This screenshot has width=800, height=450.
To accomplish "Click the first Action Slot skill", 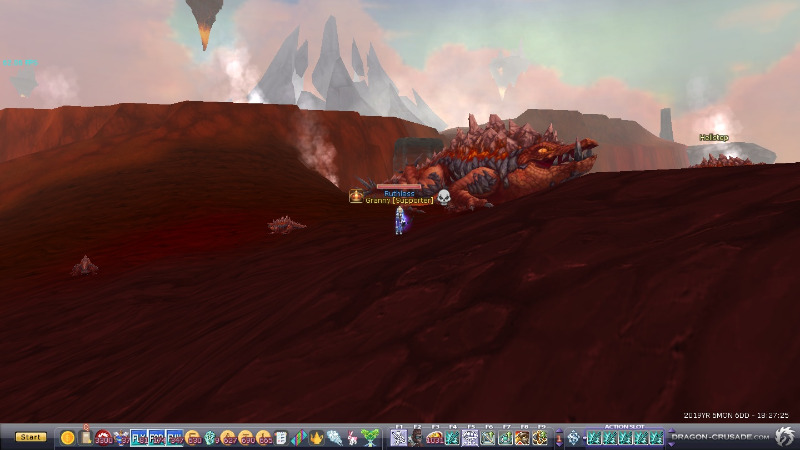I will click(592, 437).
